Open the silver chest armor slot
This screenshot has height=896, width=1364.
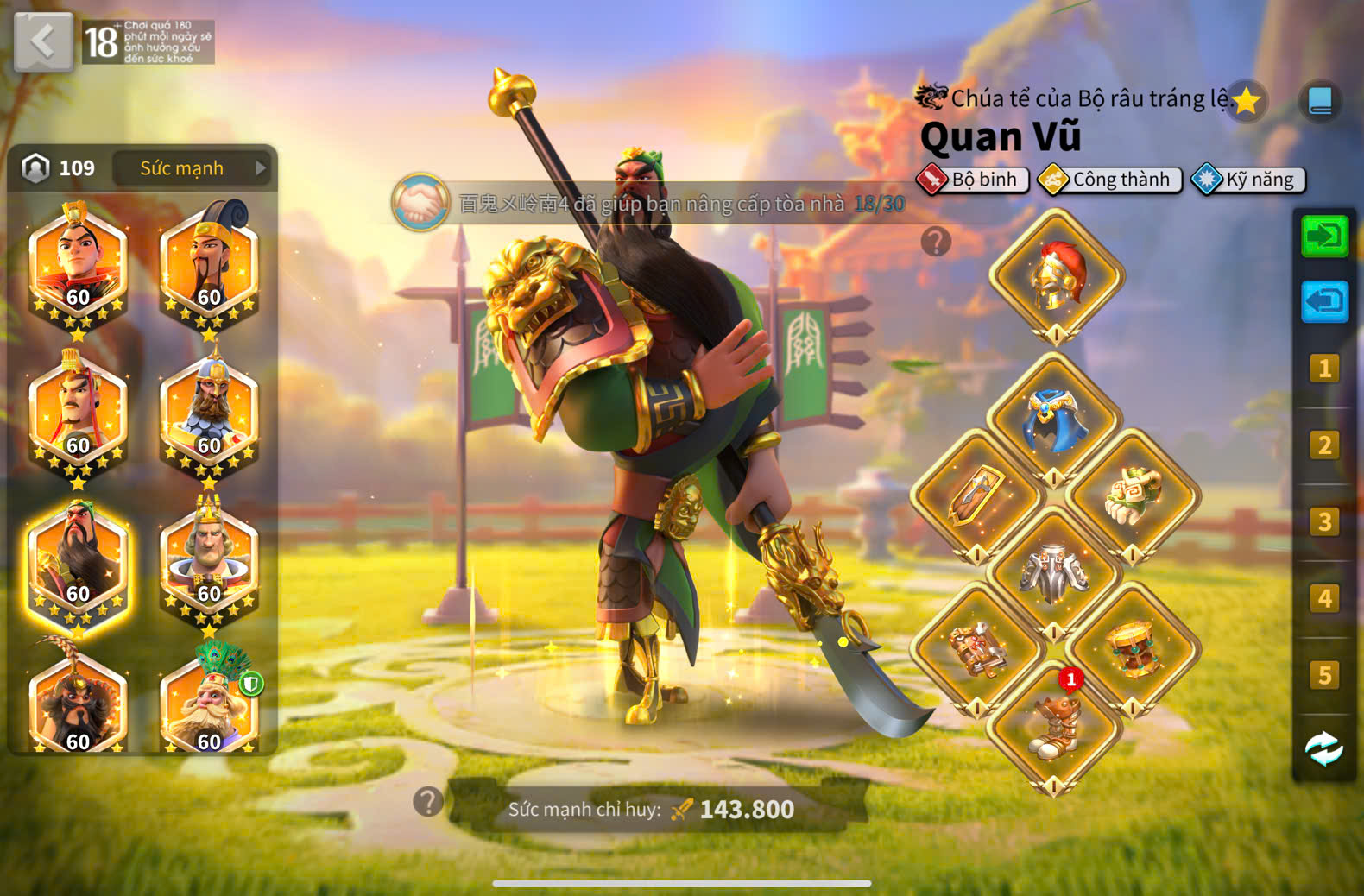(1054, 572)
